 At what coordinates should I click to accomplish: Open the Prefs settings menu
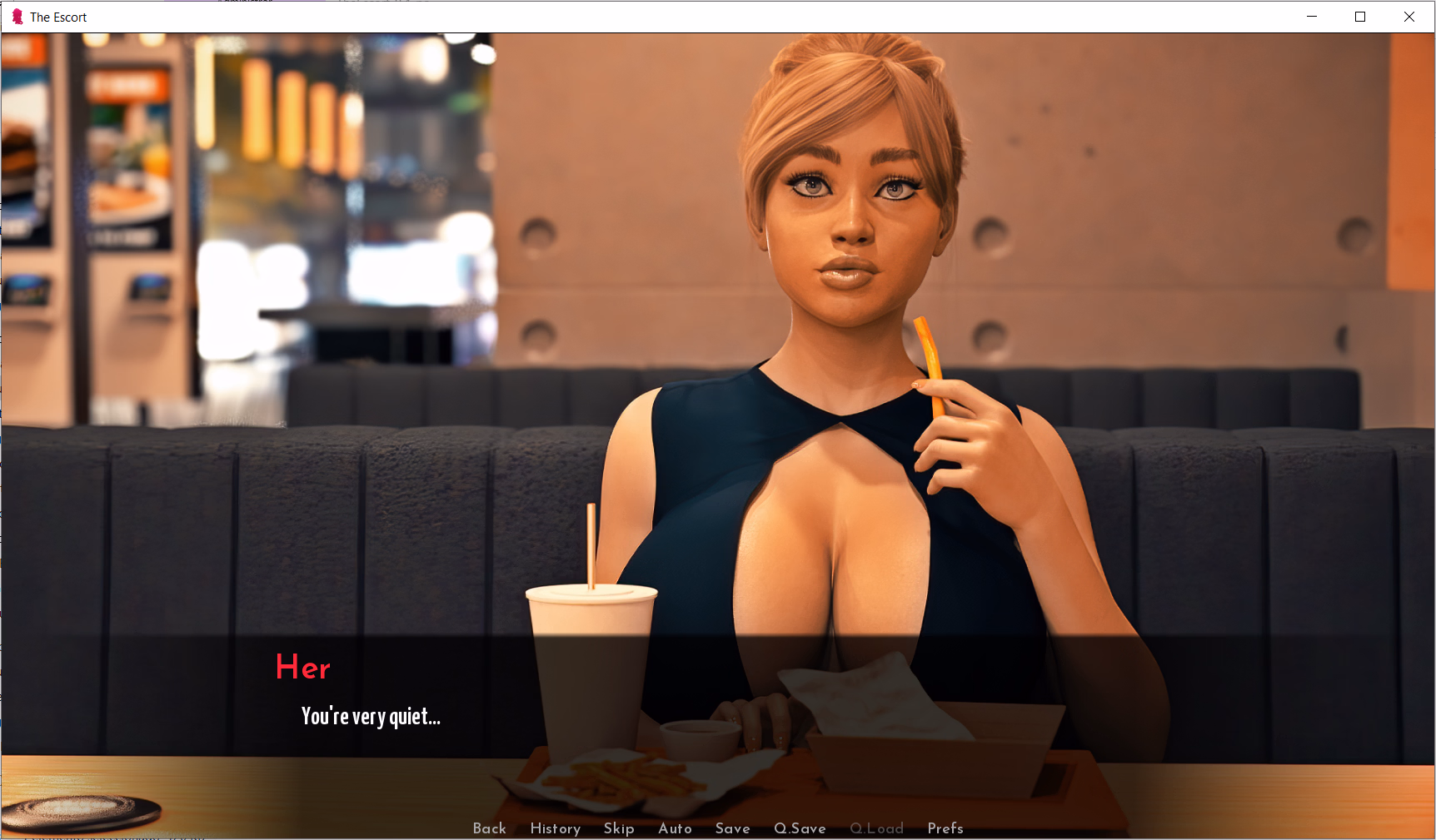945,828
